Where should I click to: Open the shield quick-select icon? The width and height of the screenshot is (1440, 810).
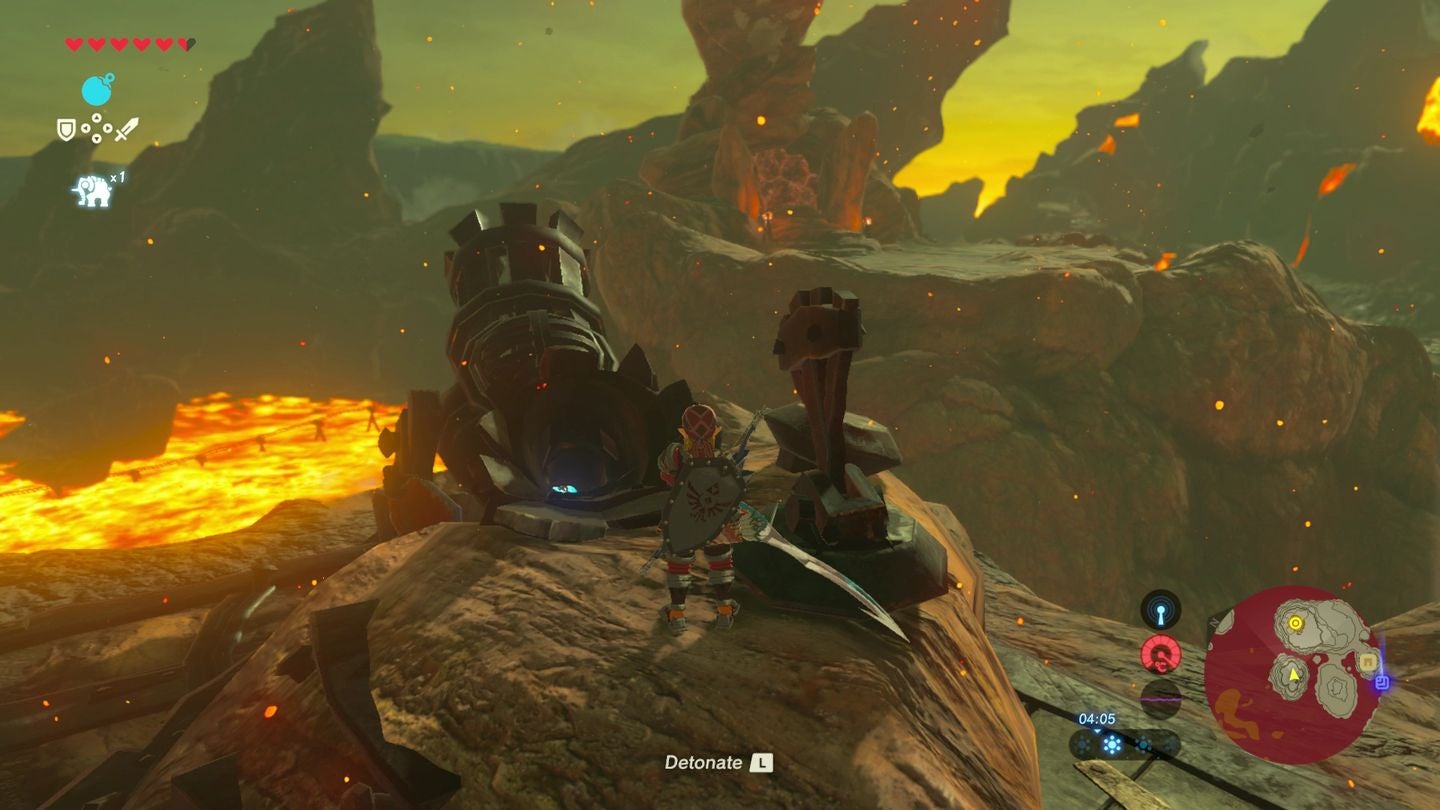pyautogui.click(x=66, y=129)
